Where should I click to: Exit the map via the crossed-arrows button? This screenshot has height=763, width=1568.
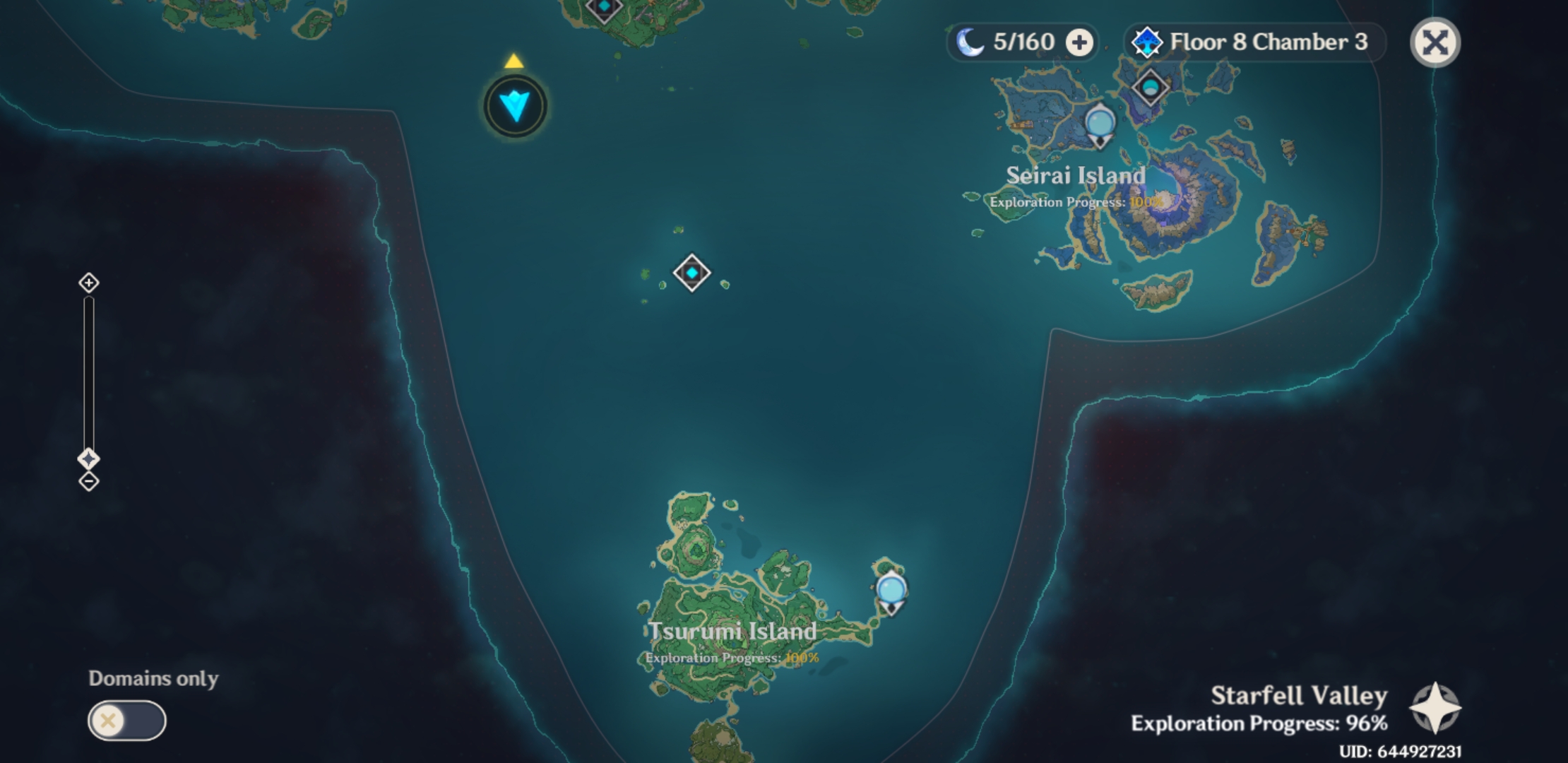(1436, 42)
